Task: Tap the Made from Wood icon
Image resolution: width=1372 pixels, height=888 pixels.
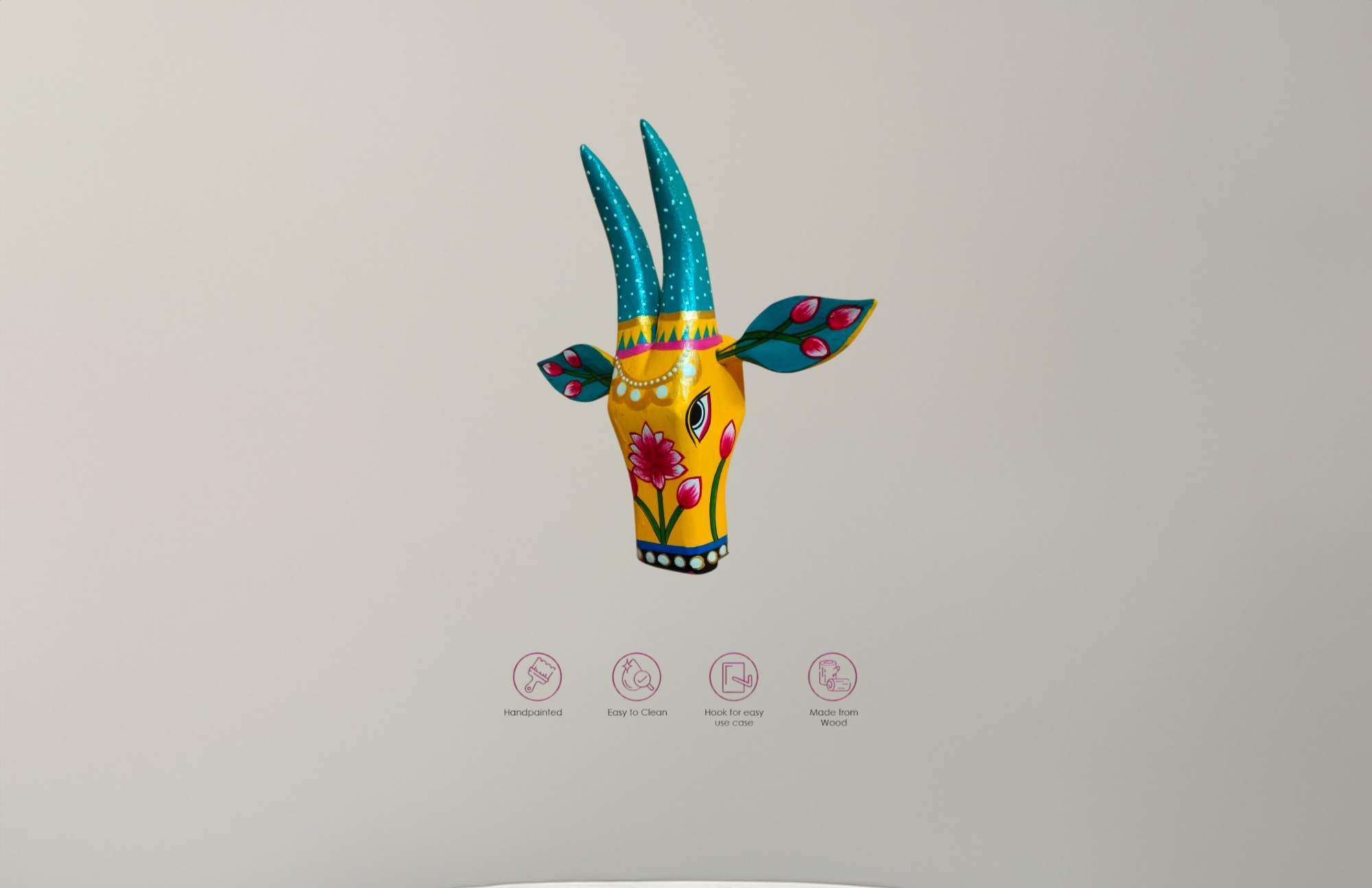Action: [832, 677]
